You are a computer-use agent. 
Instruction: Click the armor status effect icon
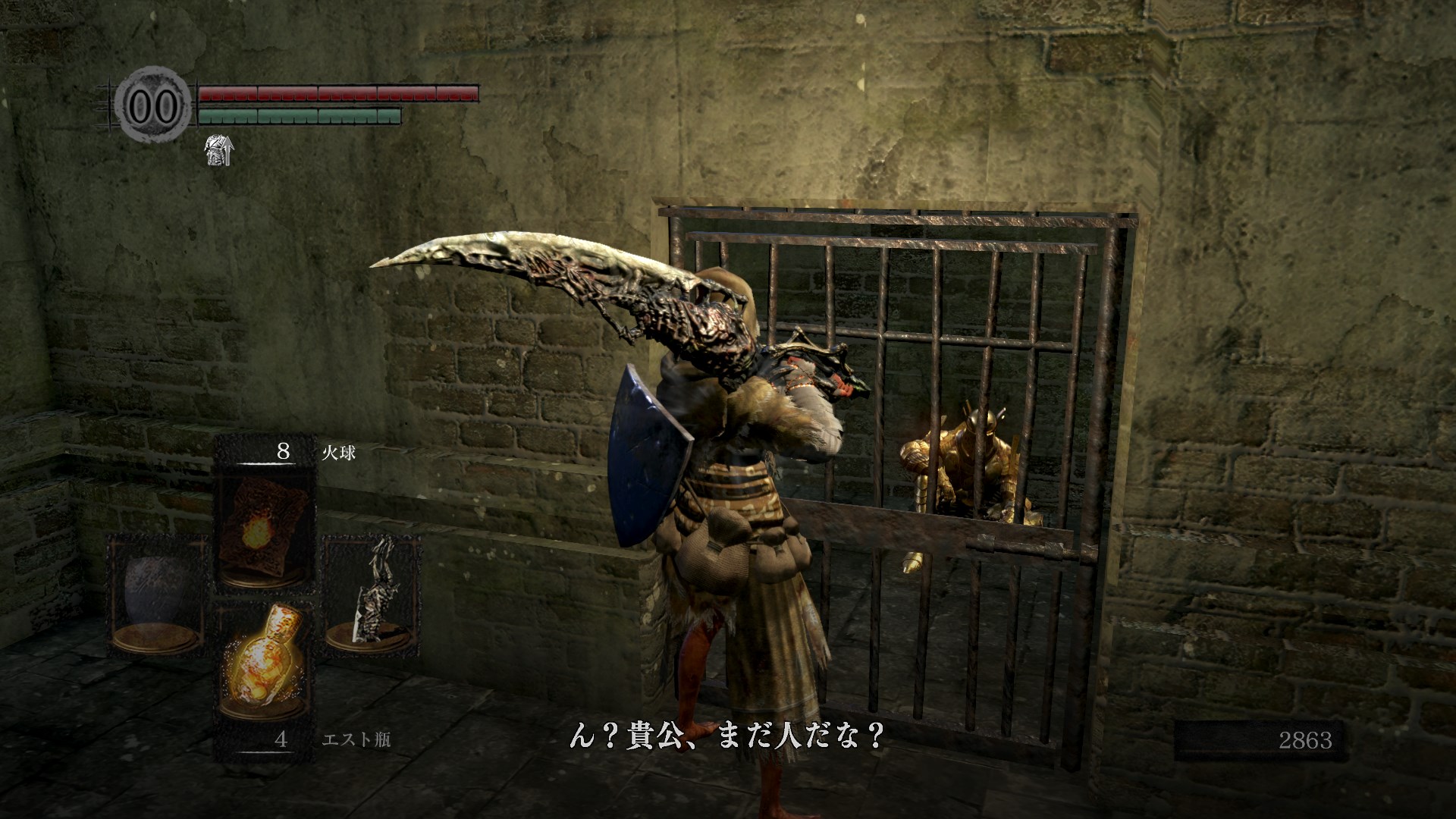point(219,150)
